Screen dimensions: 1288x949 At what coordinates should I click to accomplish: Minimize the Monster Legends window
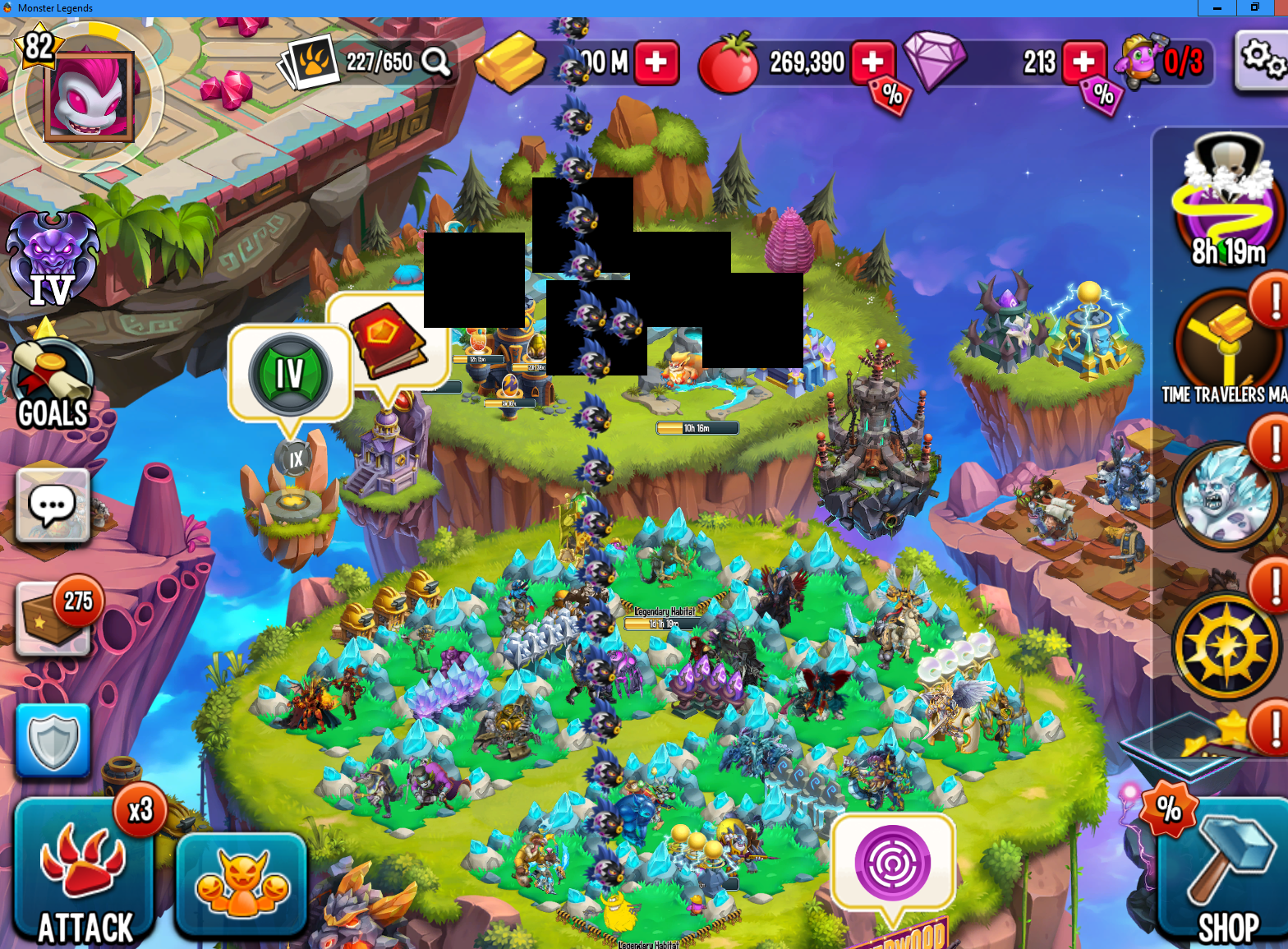tap(1217, 8)
